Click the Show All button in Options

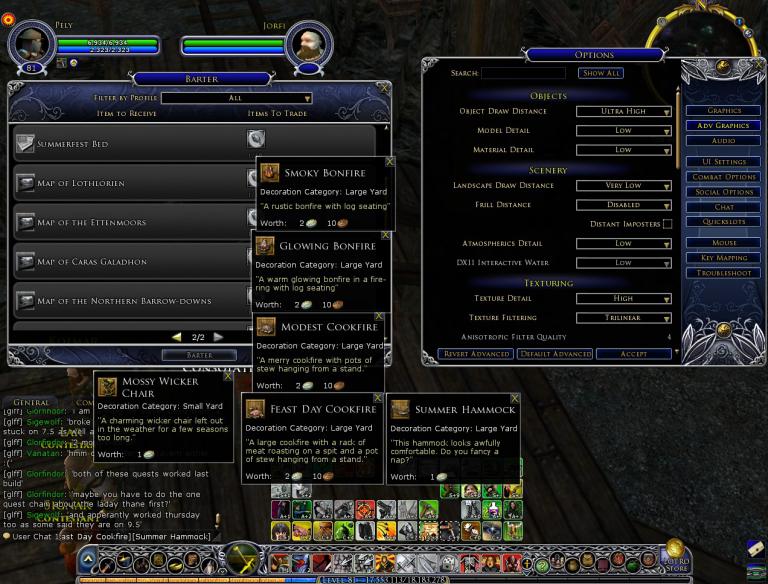pyautogui.click(x=601, y=73)
